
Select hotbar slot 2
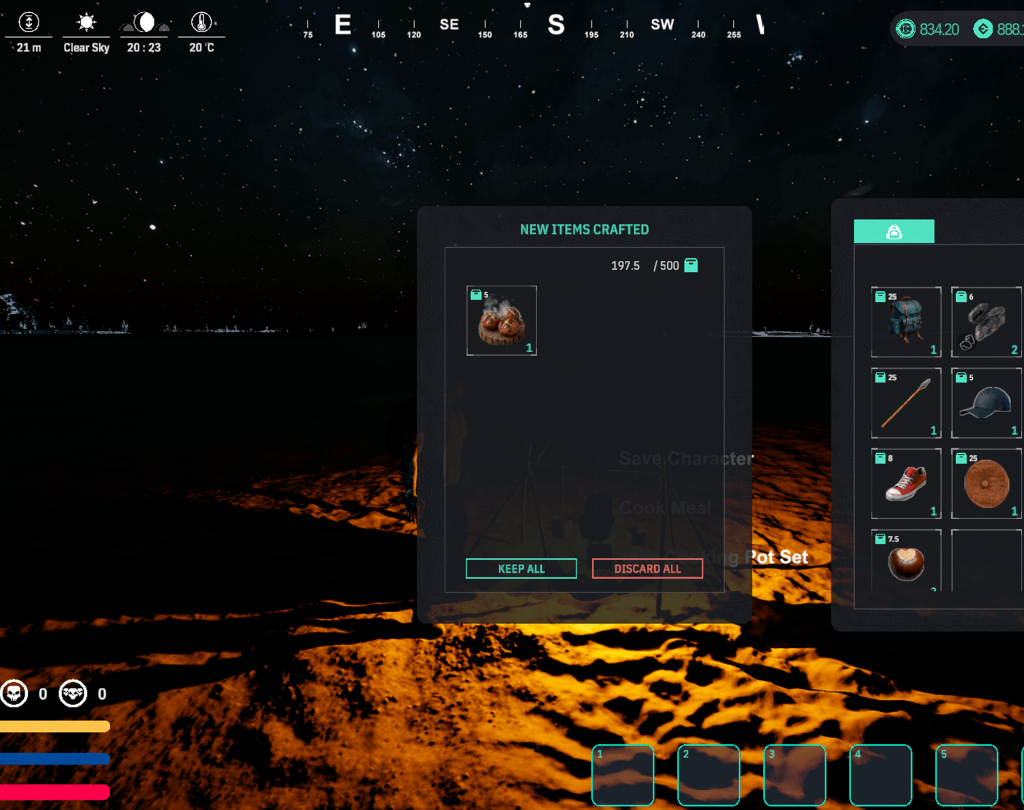[708, 775]
